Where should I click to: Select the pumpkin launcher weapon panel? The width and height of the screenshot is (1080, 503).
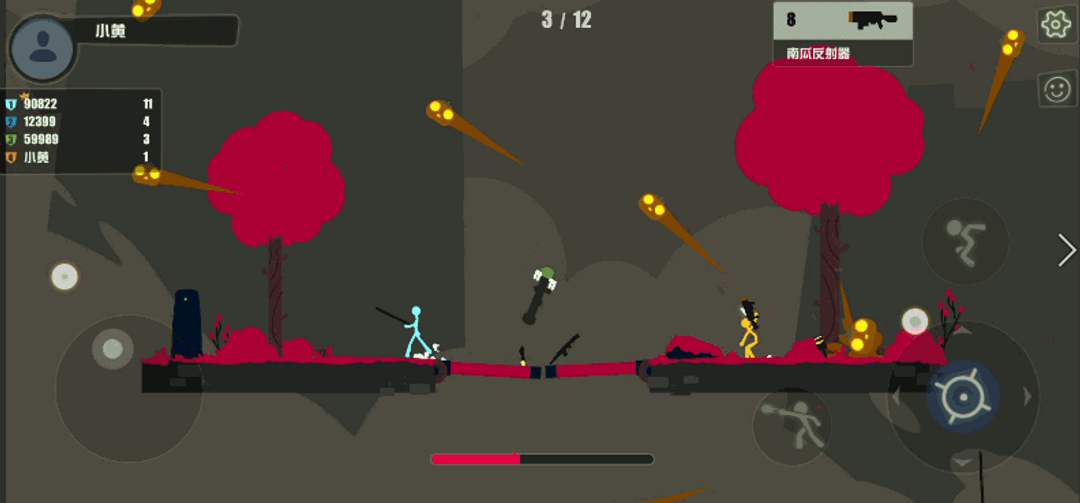(x=842, y=33)
